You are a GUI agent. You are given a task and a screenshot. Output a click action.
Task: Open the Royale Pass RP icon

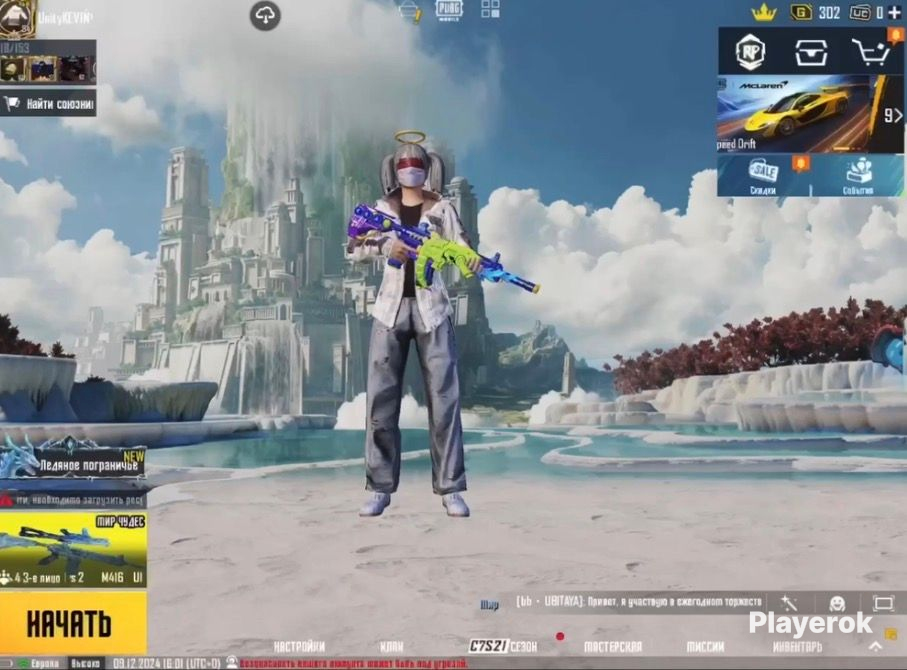click(750, 51)
